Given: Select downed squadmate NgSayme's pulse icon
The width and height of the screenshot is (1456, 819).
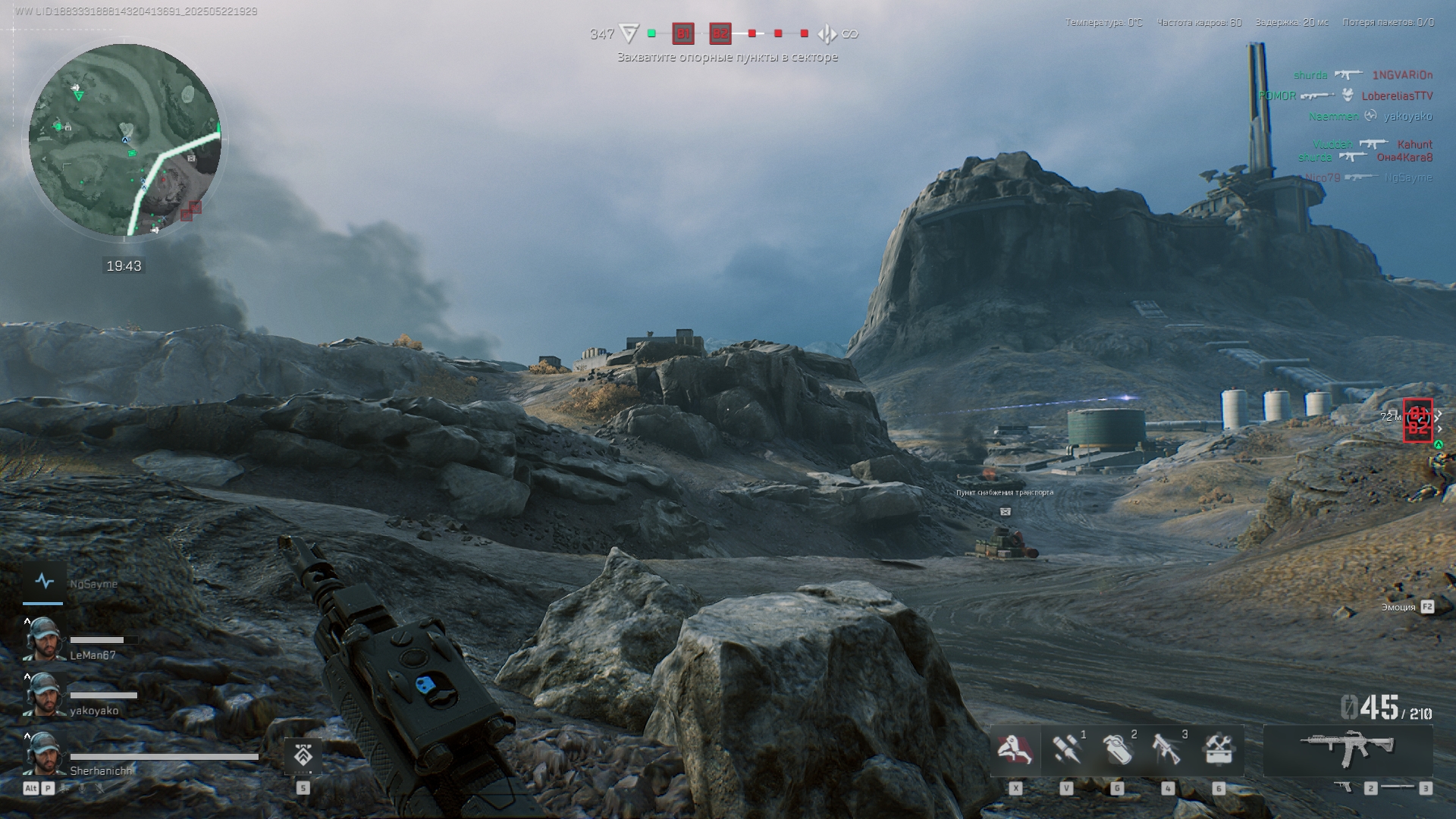Looking at the screenshot, I should click(x=44, y=582).
